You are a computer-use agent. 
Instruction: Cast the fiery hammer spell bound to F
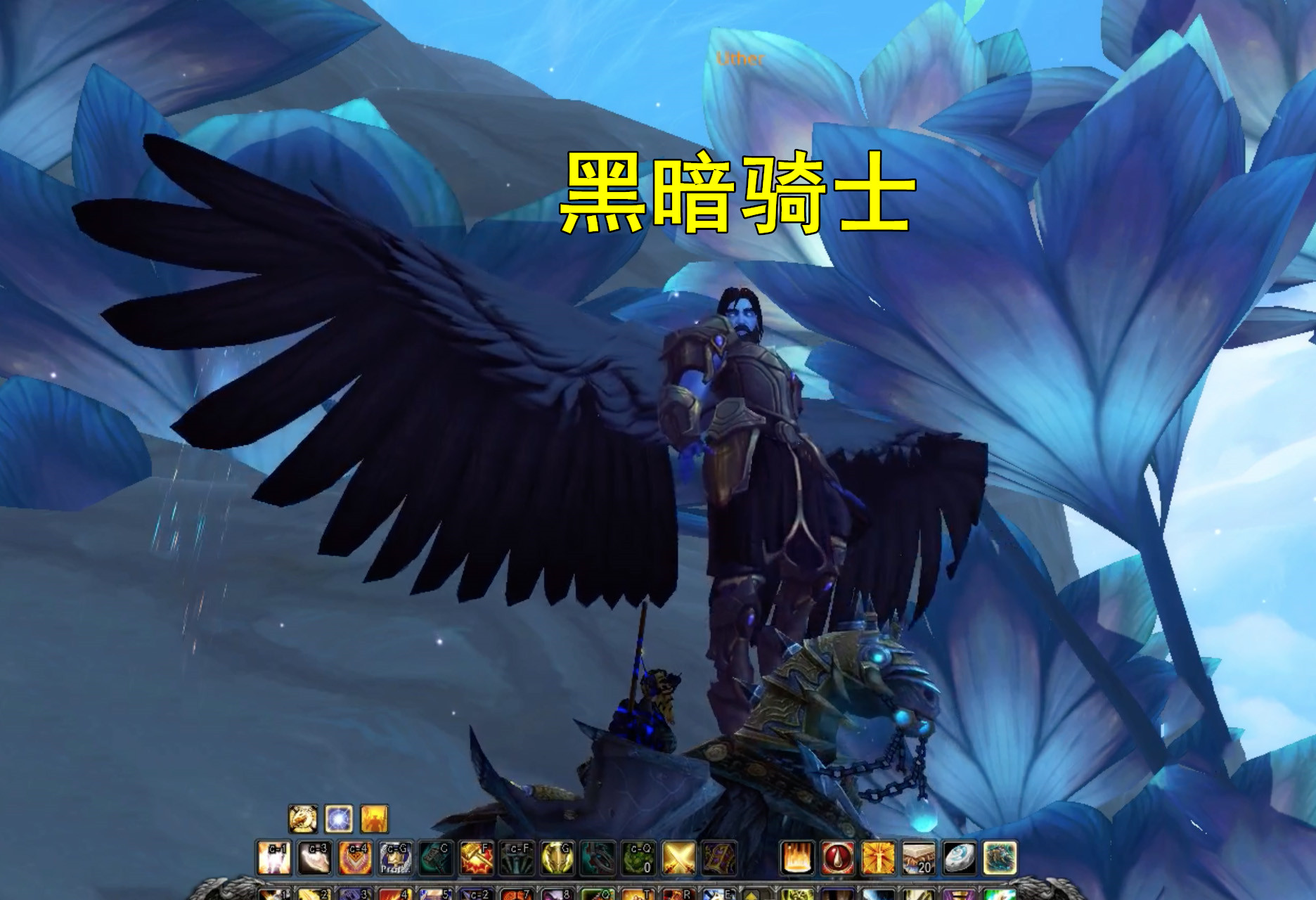click(x=477, y=856)
